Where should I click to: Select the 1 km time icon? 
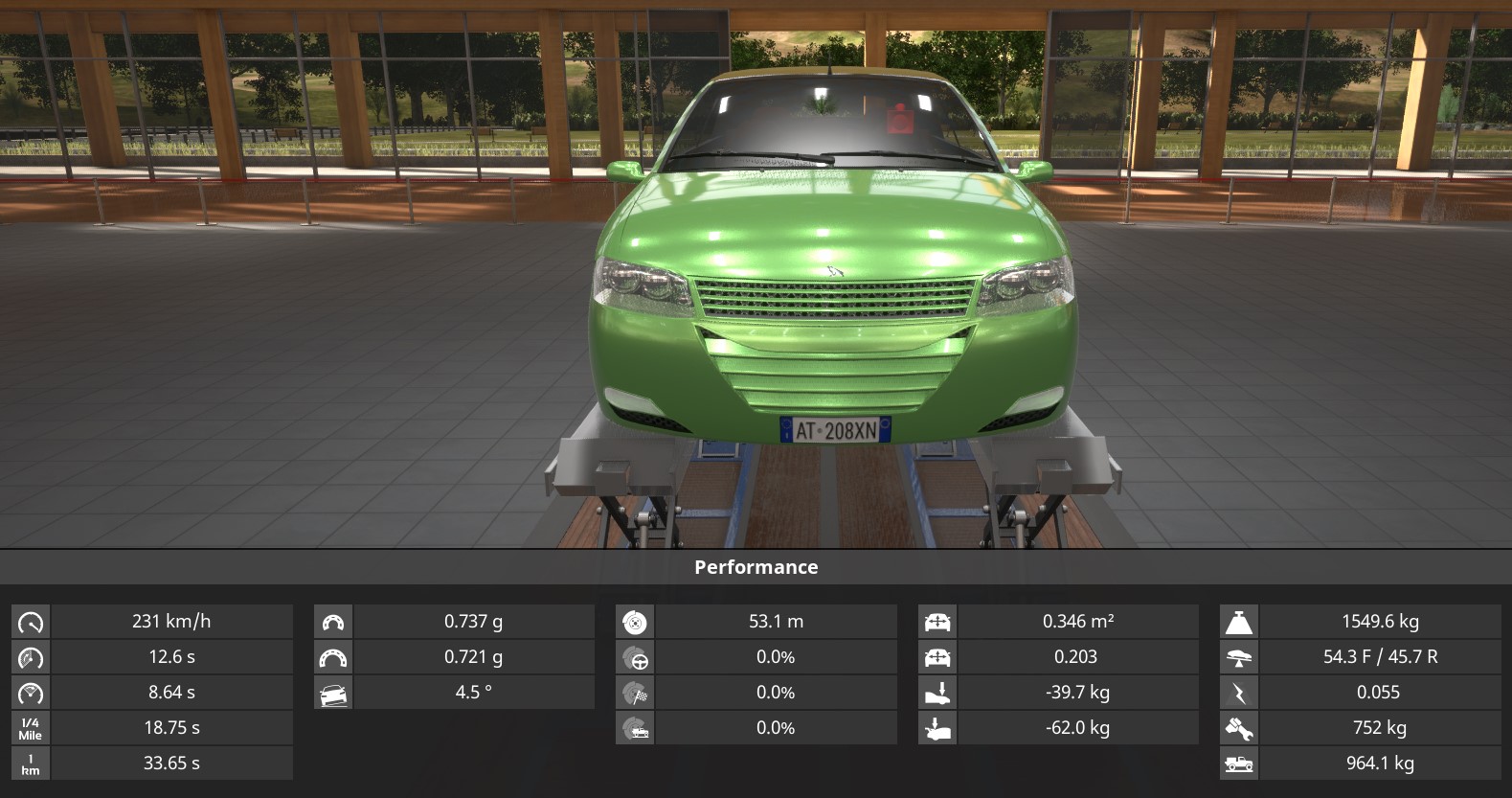31,764
